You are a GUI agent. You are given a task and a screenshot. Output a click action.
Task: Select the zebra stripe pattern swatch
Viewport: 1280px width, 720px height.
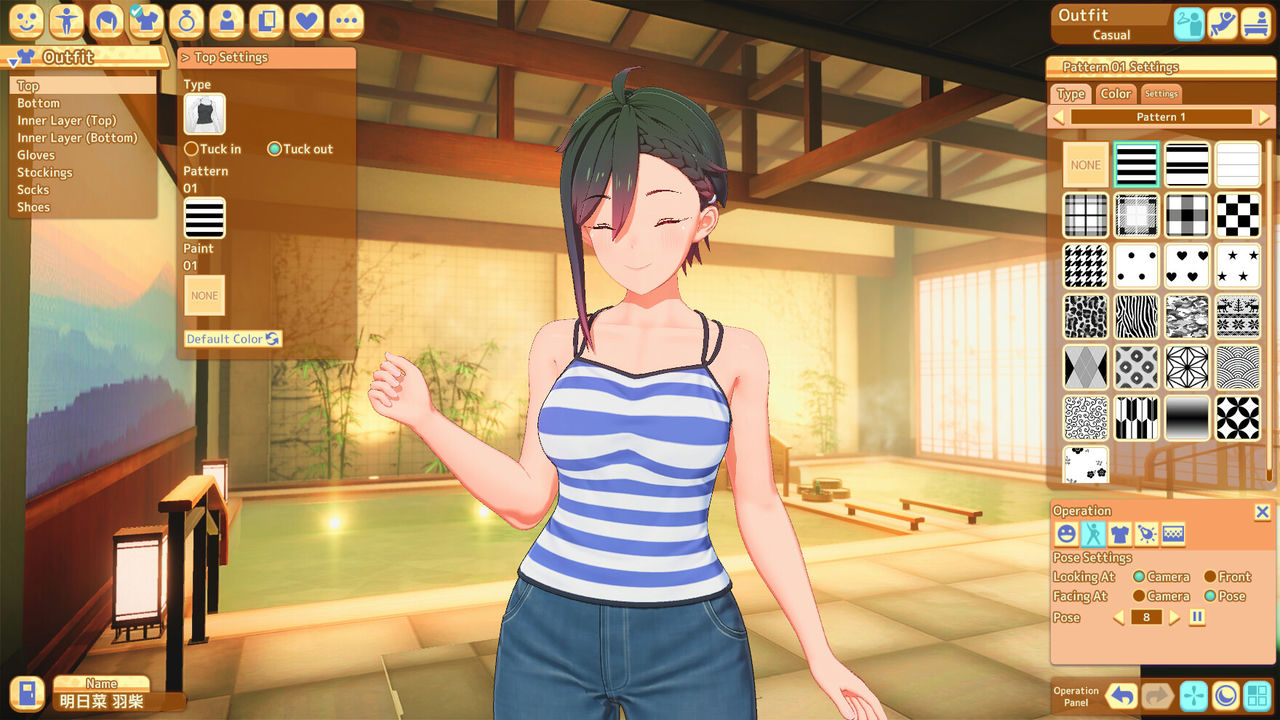pyautogui.click(x=1136, y=316)
